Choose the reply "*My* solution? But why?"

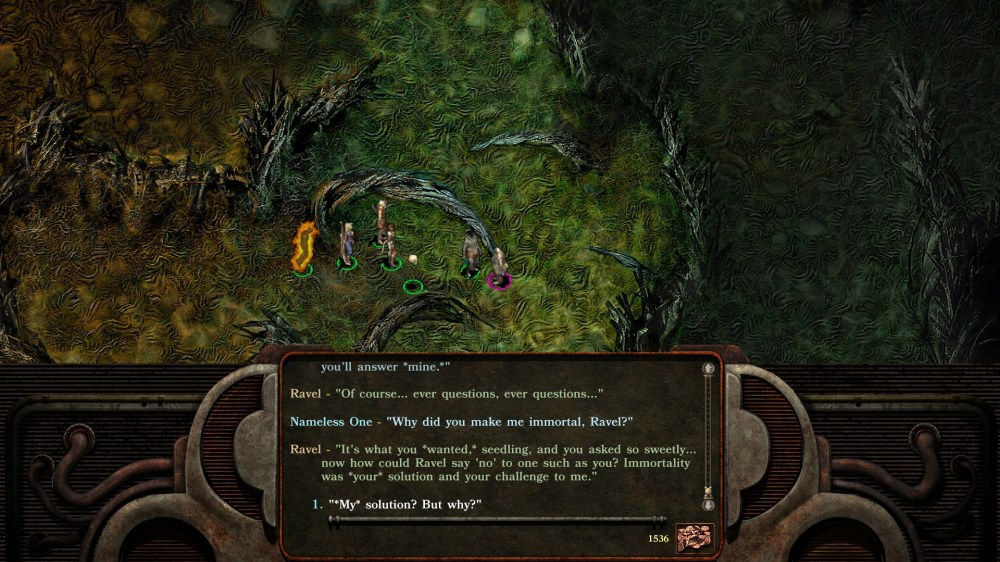click(x=405, y=504)
